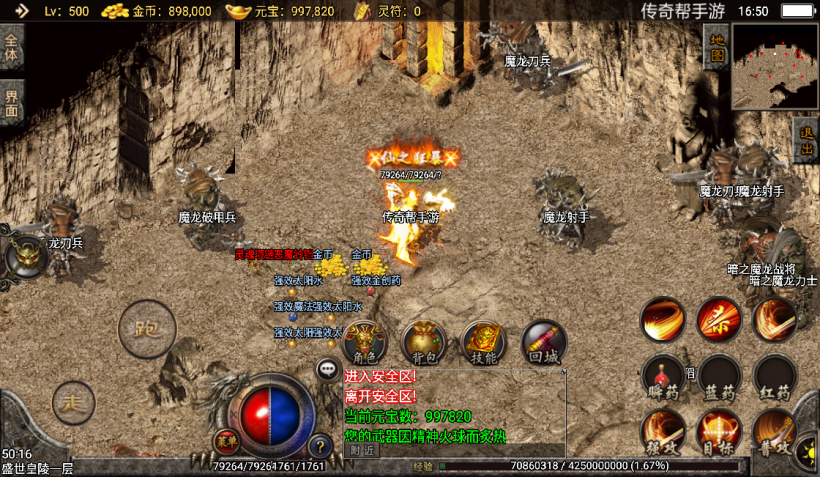Open the 技能 skills menu
This screenshot has height=477, width=820.
tap(484, 343)
